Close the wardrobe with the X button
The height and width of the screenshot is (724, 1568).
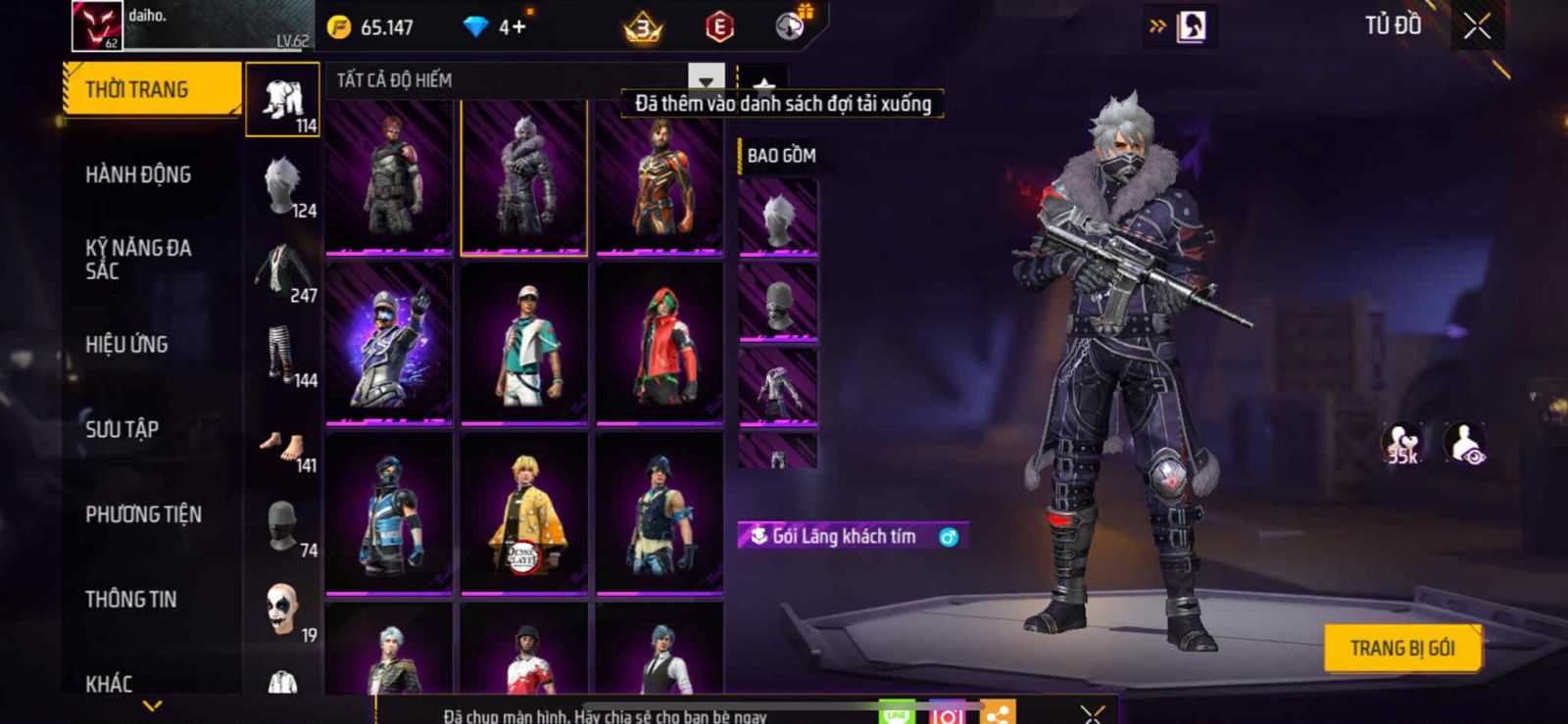pyautogui.click(x=1477, y=26)
